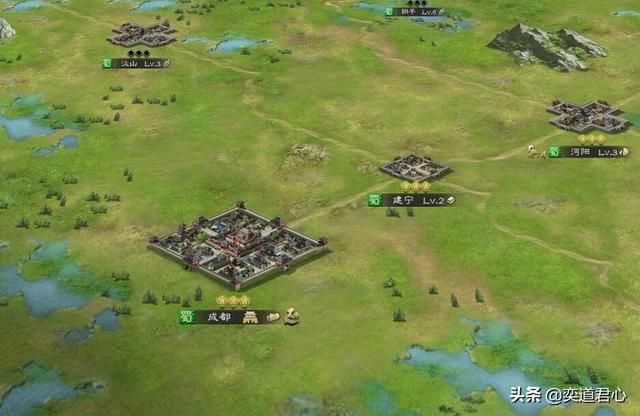
Task: Click the gold sack icon beside 成都
Action: pyautogui.click(x=291, y=317)
